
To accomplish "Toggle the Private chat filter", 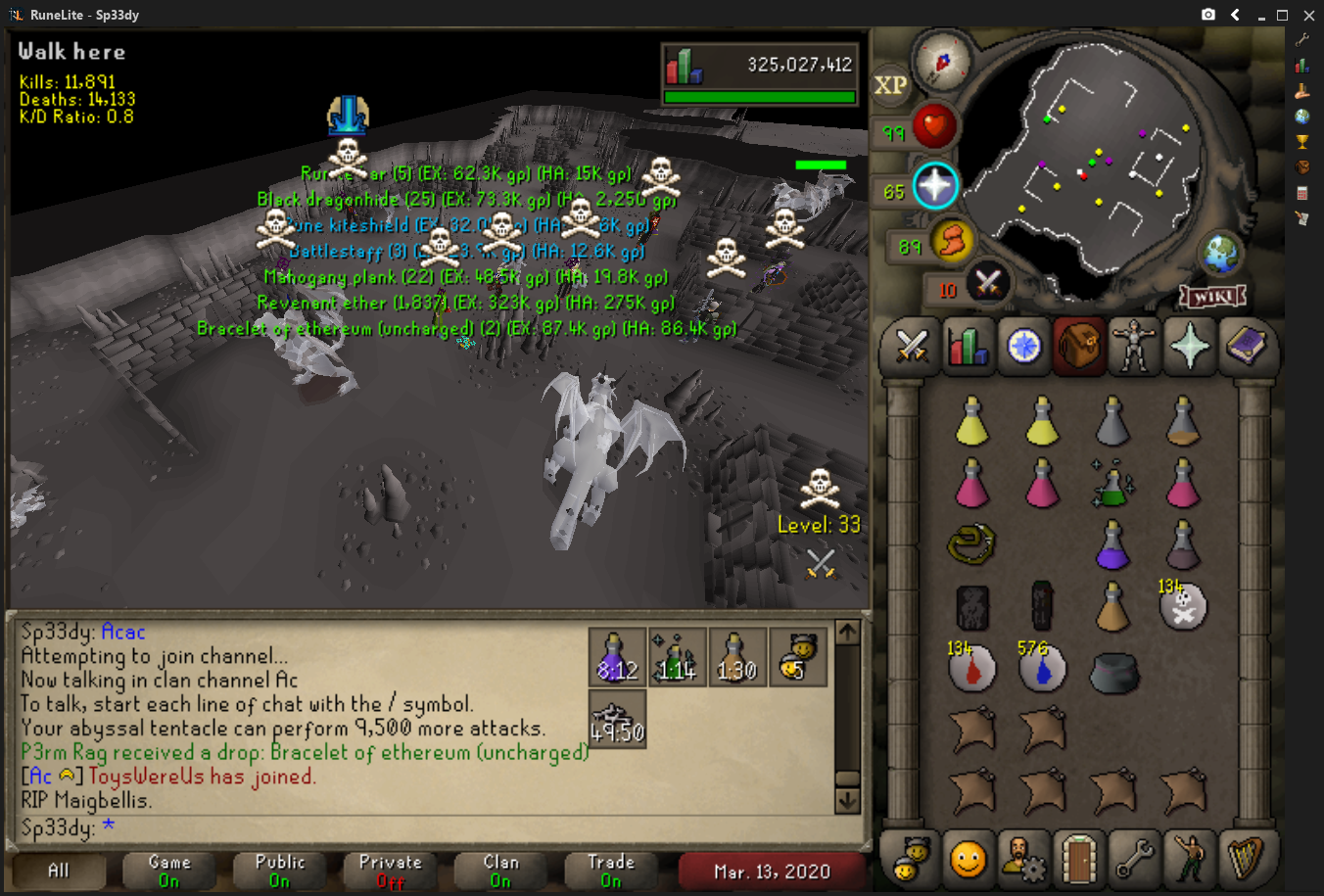I will [390, 871].
